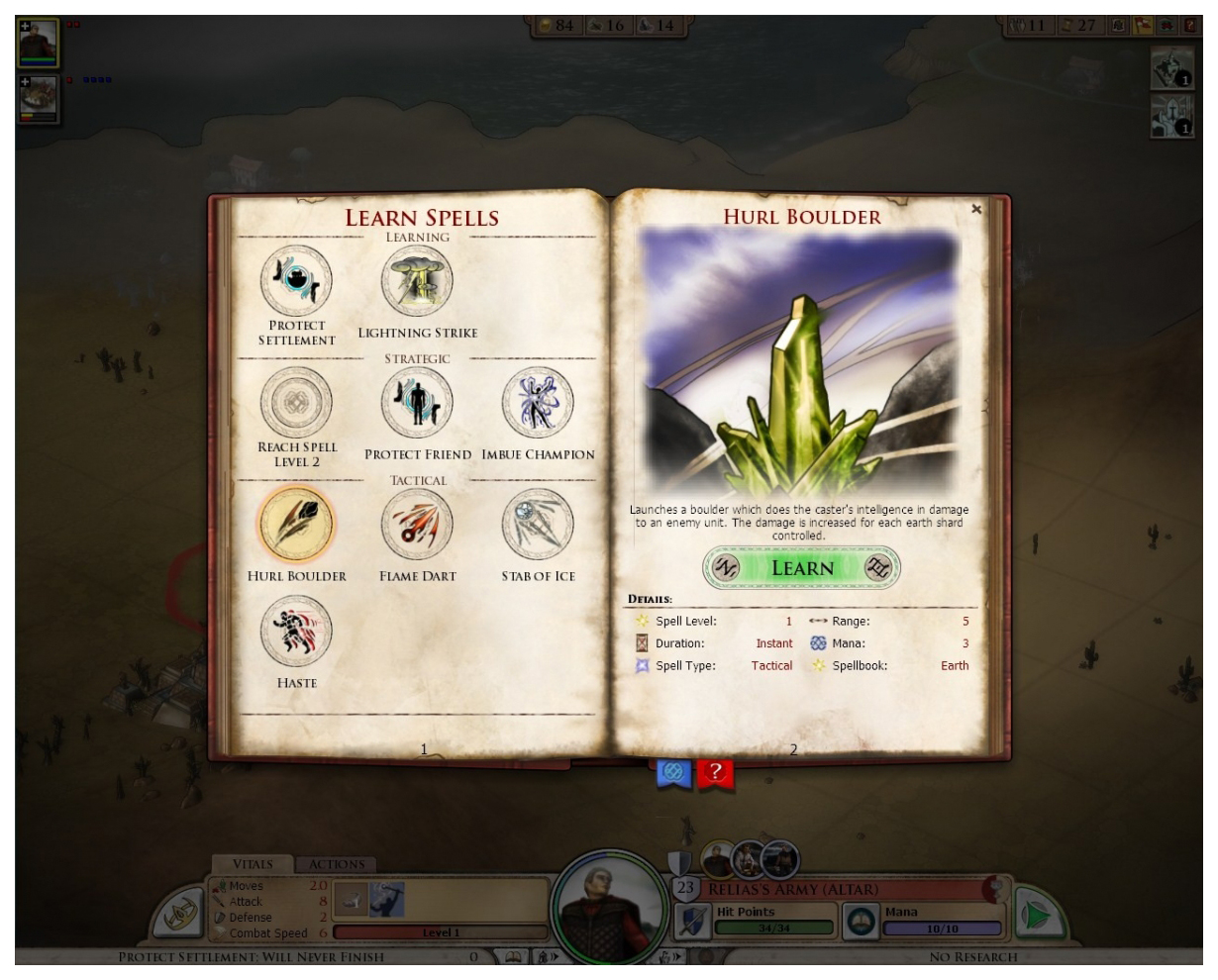Click the blue spellbook bookmark tab
The height and width of the screenshot is (980, 1218).
point(673,772)
